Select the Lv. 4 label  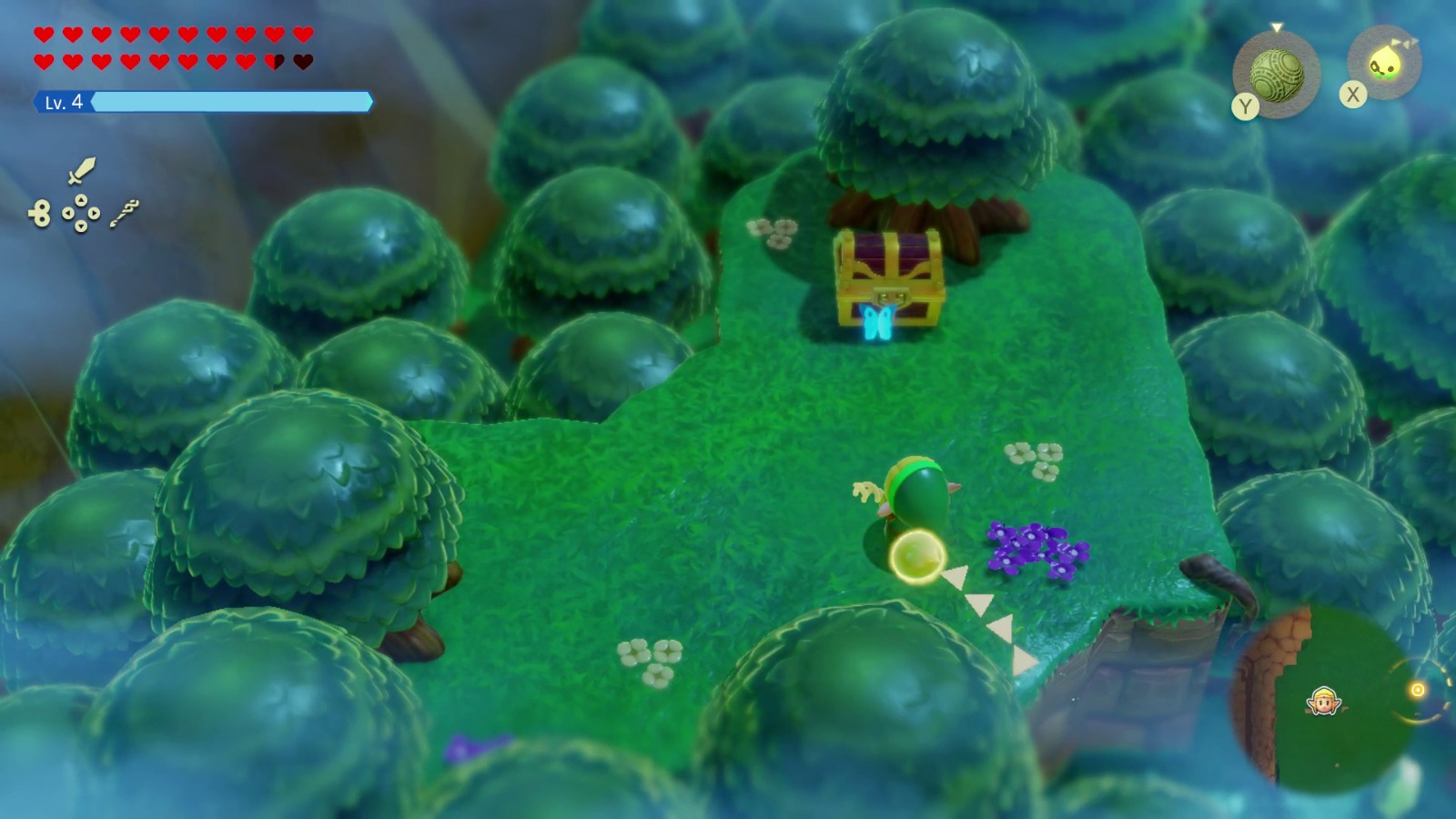63,102
